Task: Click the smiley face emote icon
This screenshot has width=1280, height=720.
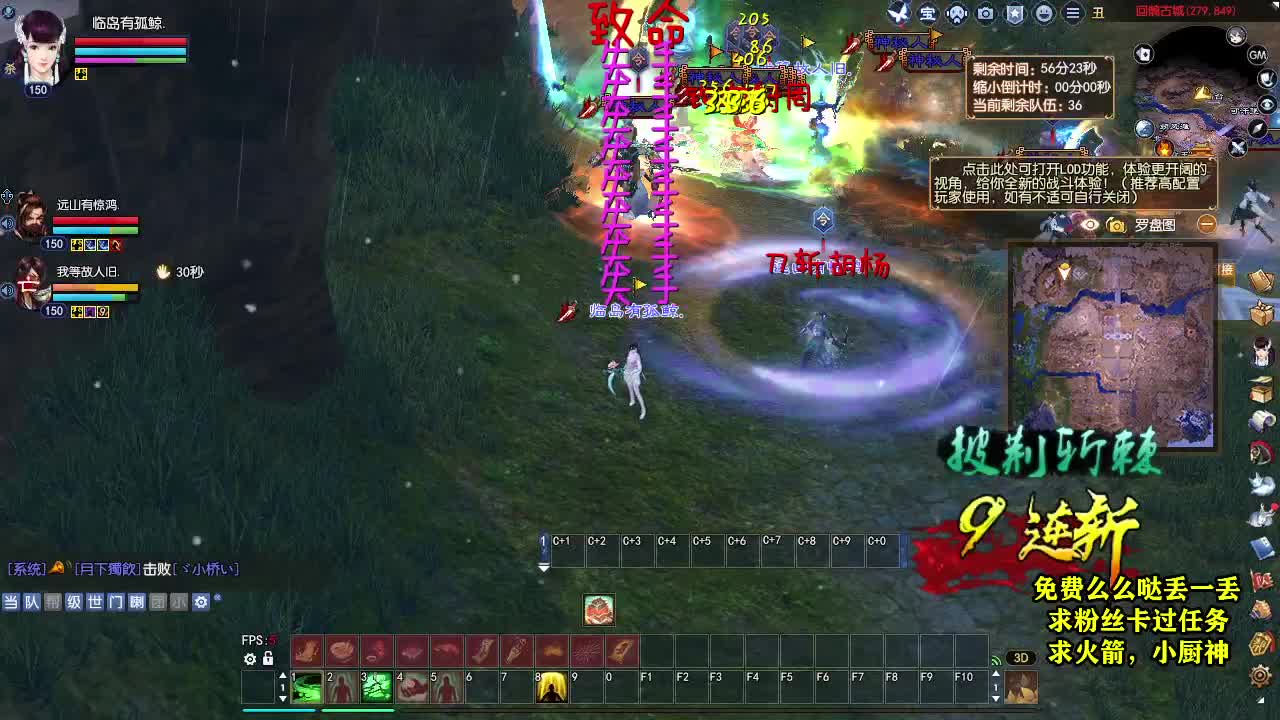Action: click(x=1043, y=13)
